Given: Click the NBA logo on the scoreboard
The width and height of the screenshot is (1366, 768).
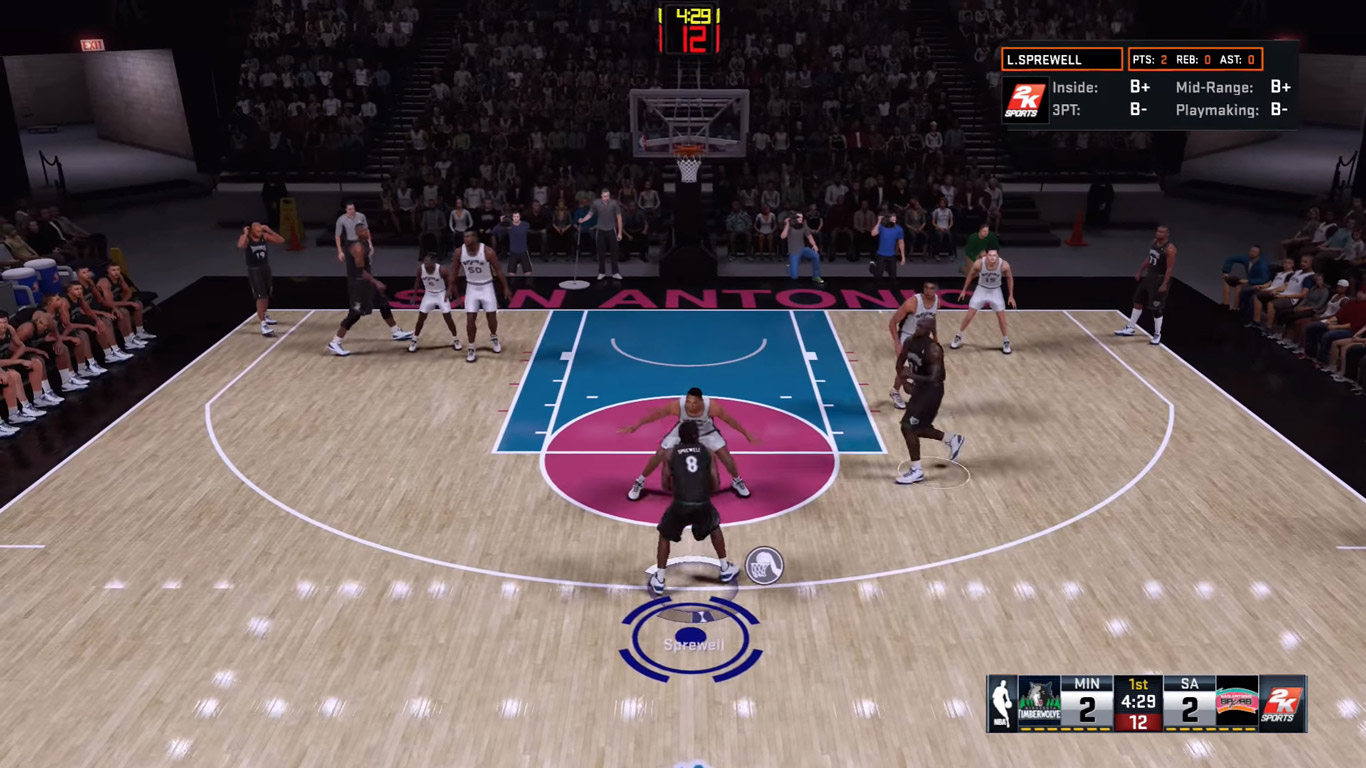Looking at the screenshot, I should [1003, 700].
